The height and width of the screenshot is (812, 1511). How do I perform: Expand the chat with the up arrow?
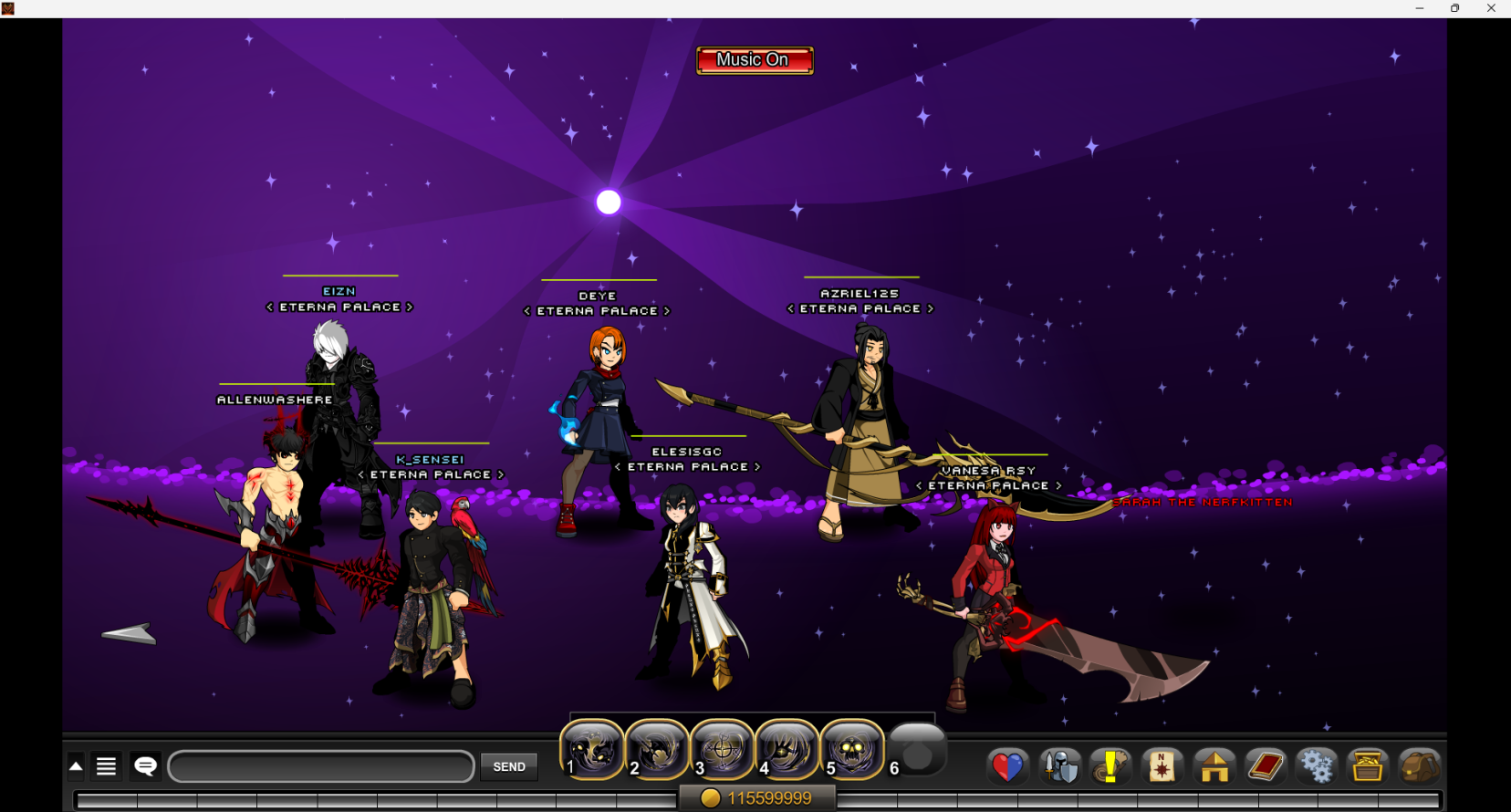coord(77,766)
